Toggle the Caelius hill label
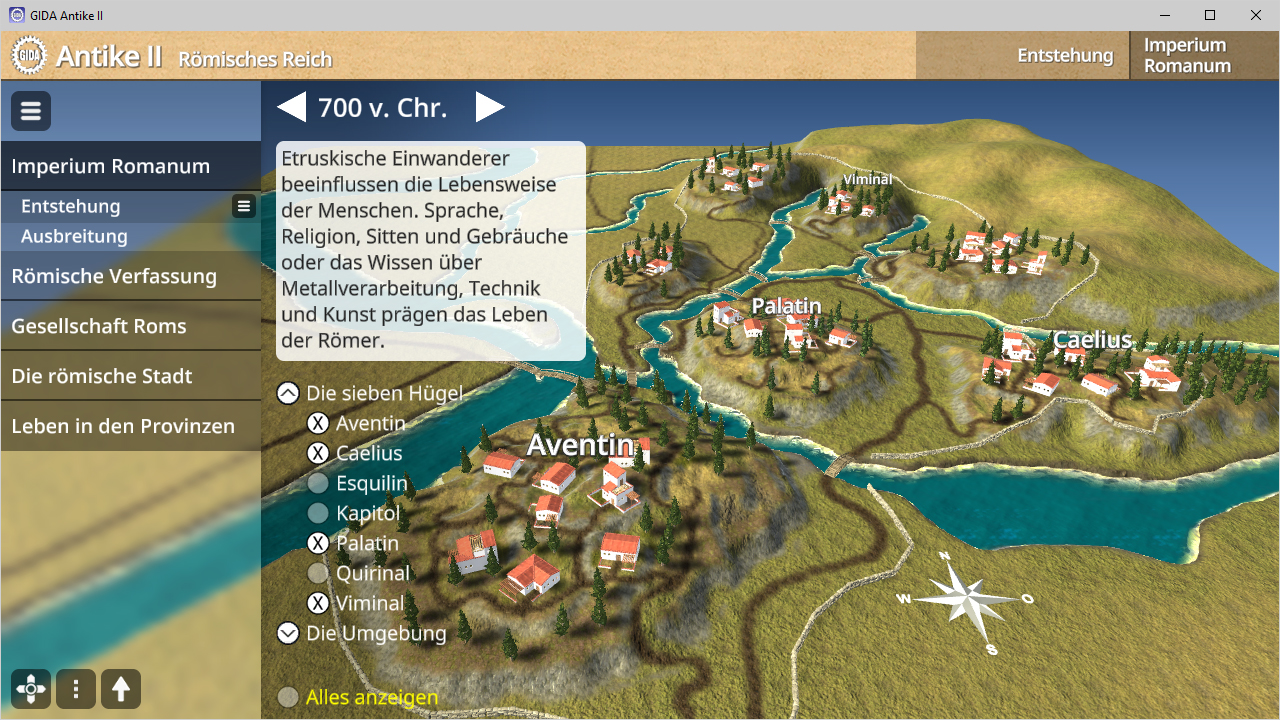This screenshot has width=1280, height=720. click(318, 453)
